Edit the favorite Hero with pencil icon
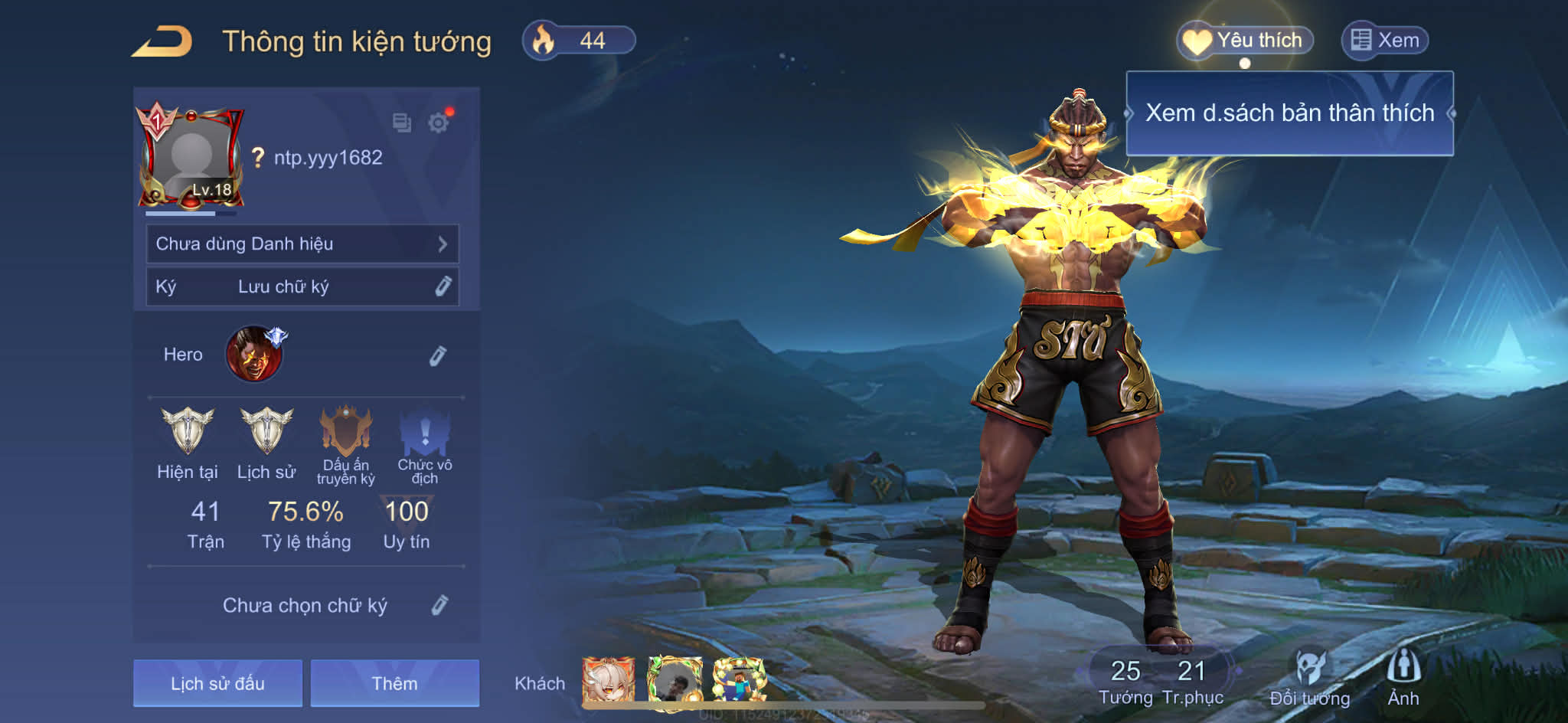The height and width of the screenshot is (723, 1568). (437, 355)
